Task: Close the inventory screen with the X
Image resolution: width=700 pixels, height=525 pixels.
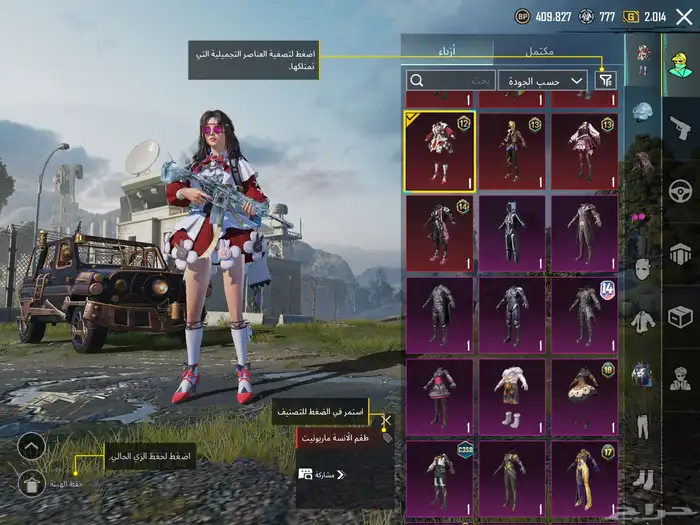Action: click(x=684, y=16)
